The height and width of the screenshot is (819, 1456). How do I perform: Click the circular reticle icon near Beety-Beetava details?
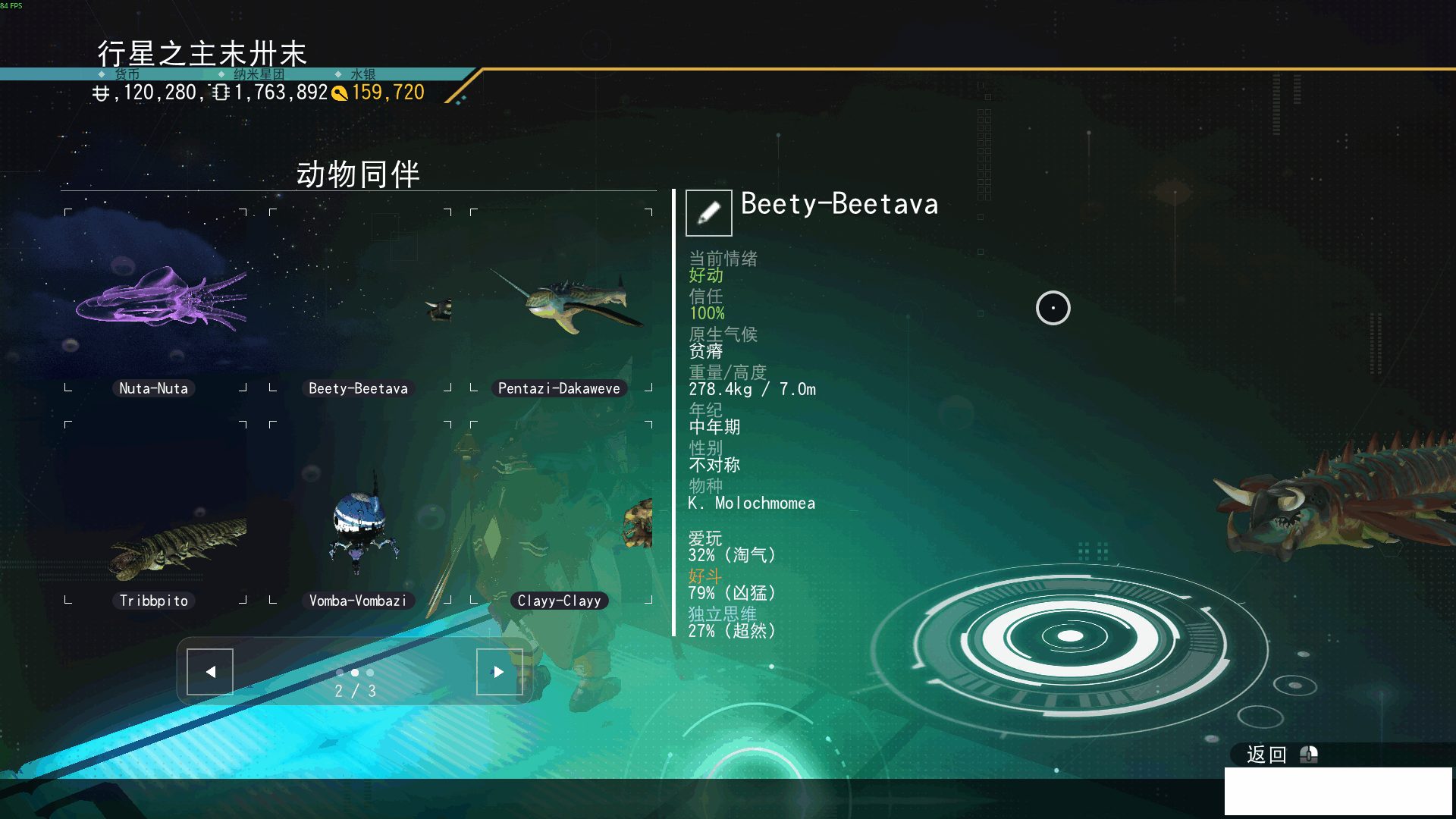tap(1053, 308)
